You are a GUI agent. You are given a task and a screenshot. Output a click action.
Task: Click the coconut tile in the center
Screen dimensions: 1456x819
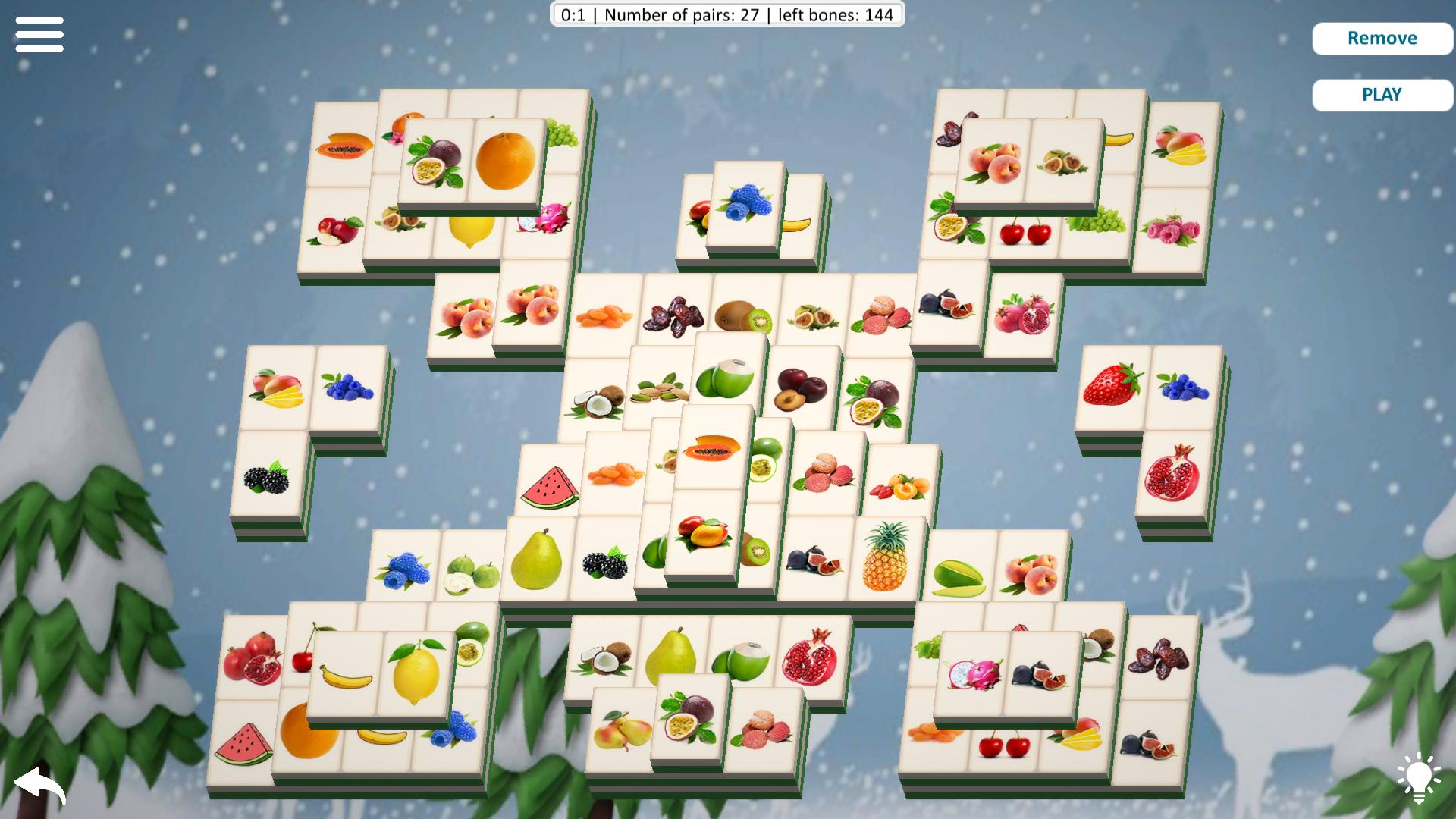tap(599, 402)
